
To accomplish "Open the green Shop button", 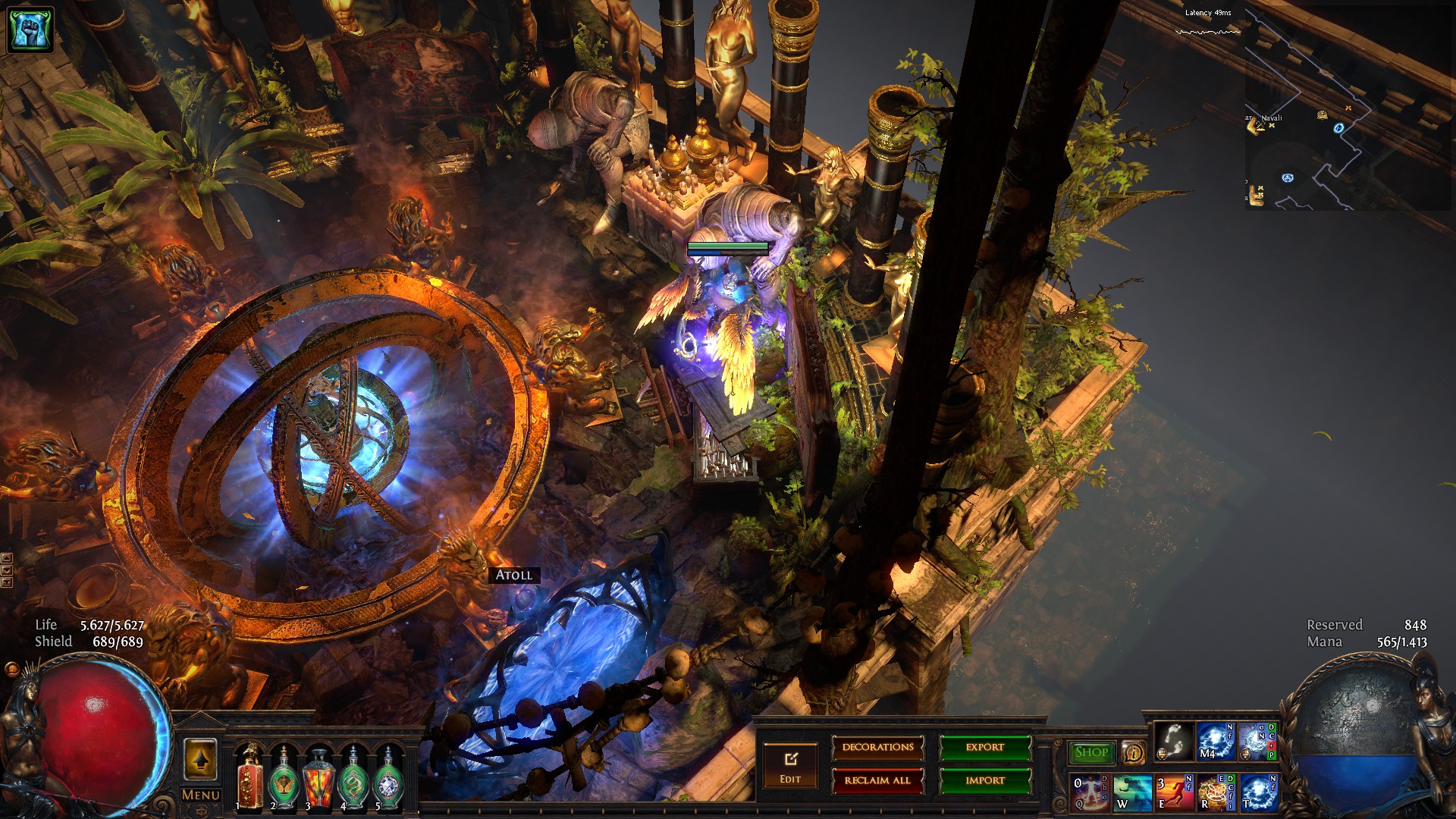I will pos(1091,752).
